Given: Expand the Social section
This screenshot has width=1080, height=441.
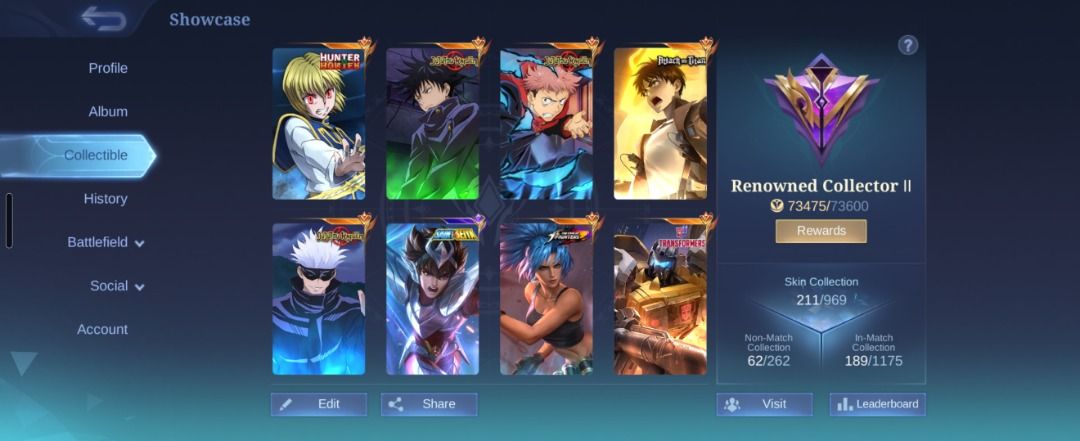Looking at the screenshot, I should click(117, 286).
